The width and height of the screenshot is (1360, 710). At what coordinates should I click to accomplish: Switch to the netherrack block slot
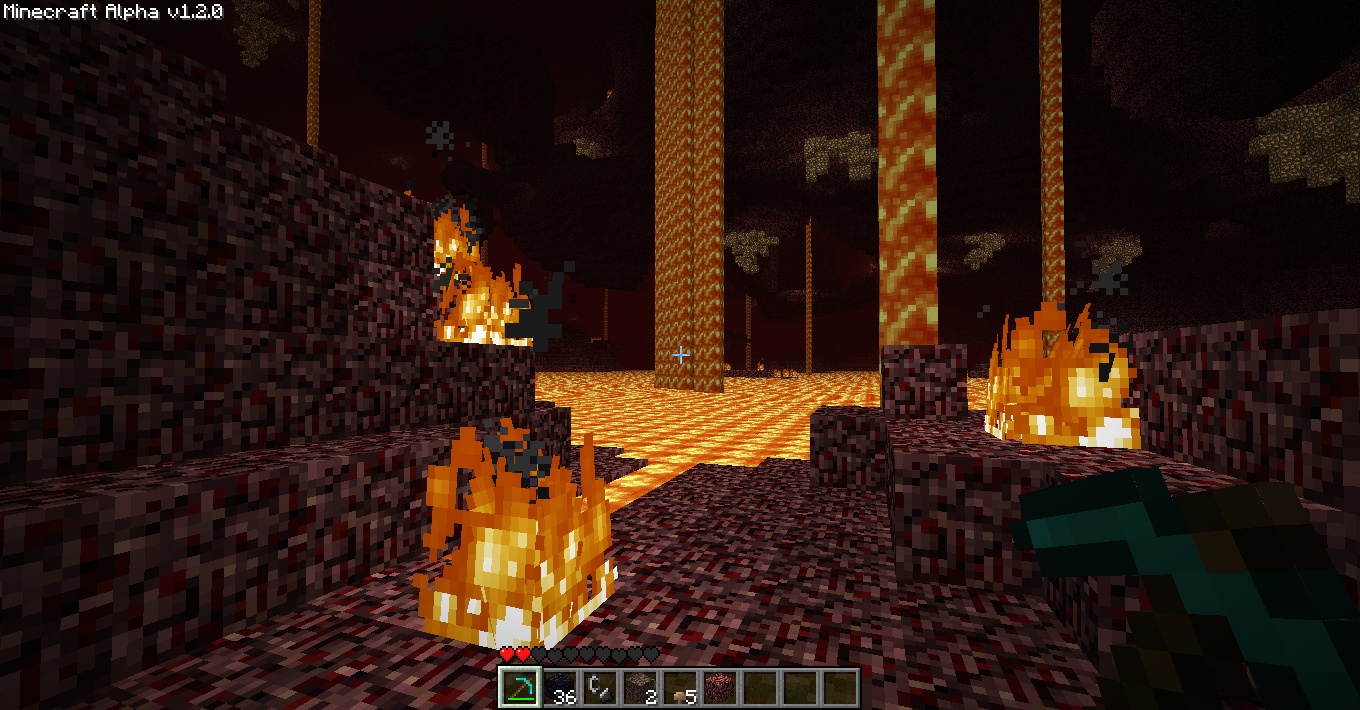pos(719,688)
